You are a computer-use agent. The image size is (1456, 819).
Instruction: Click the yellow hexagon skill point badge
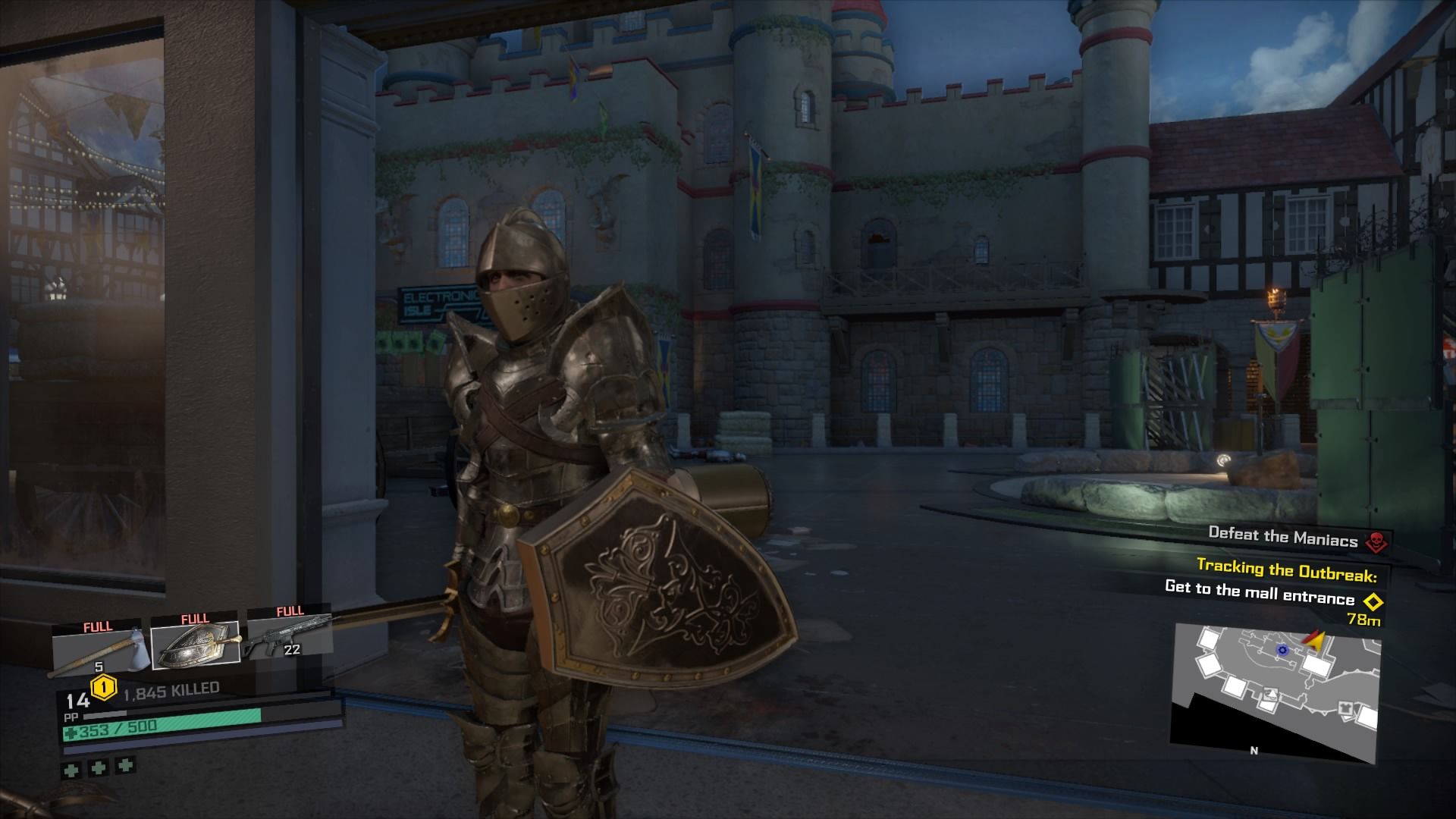(102, 689)
